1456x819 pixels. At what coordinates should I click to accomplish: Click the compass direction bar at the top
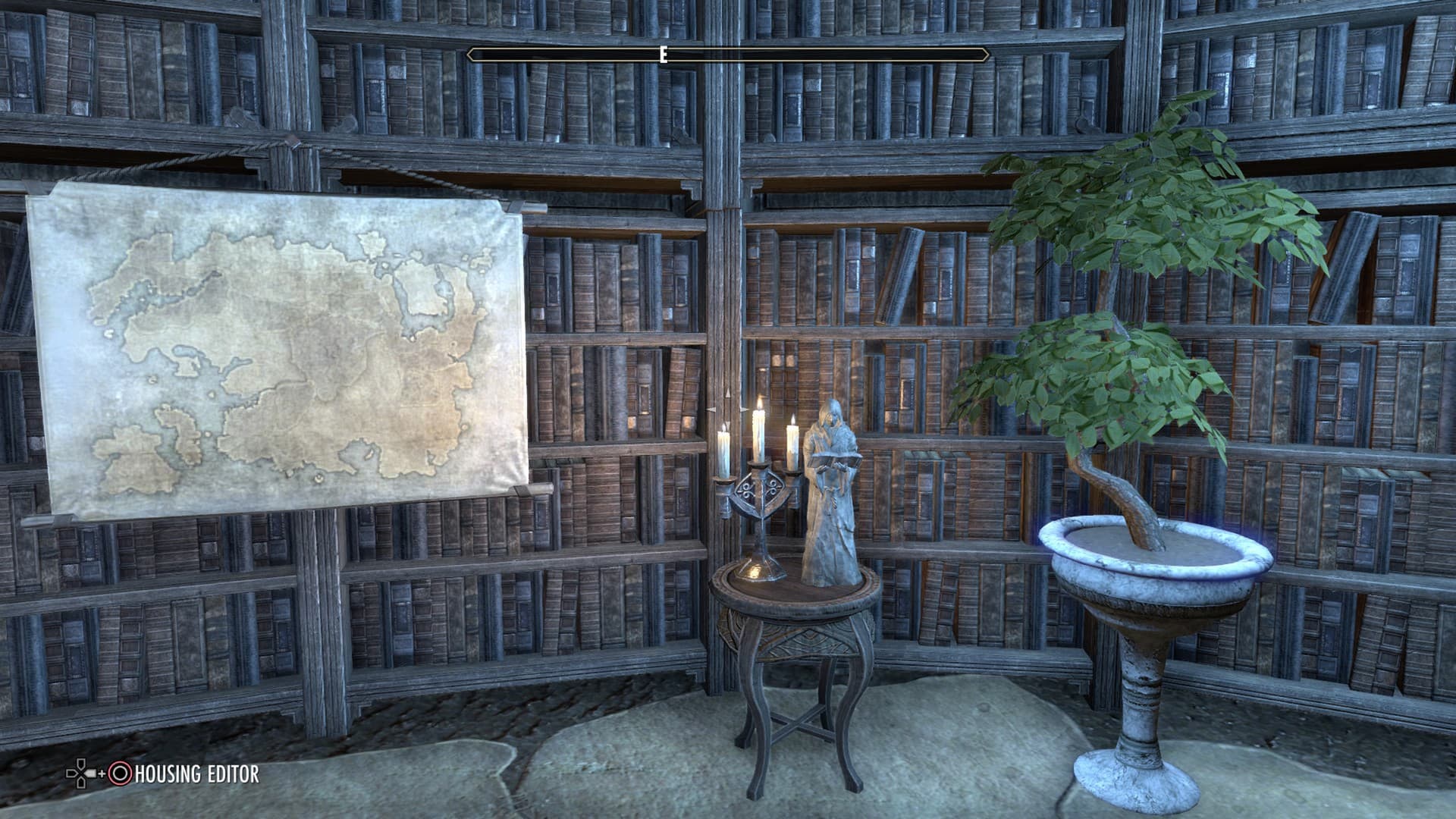(728, 54)
